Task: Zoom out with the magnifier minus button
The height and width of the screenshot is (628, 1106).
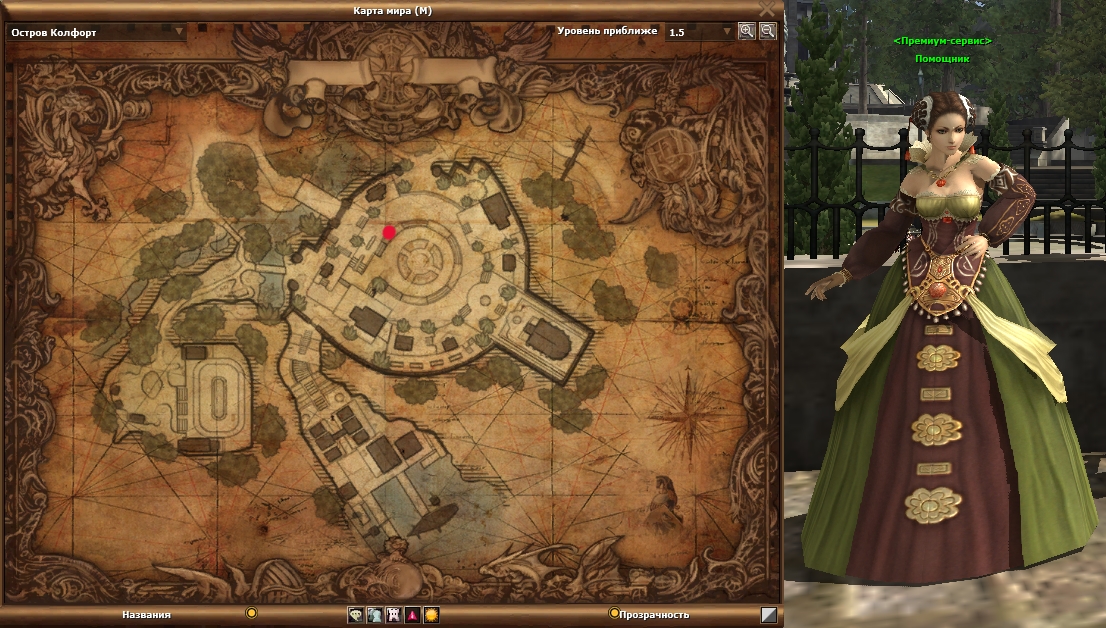Action: (767, 31)
